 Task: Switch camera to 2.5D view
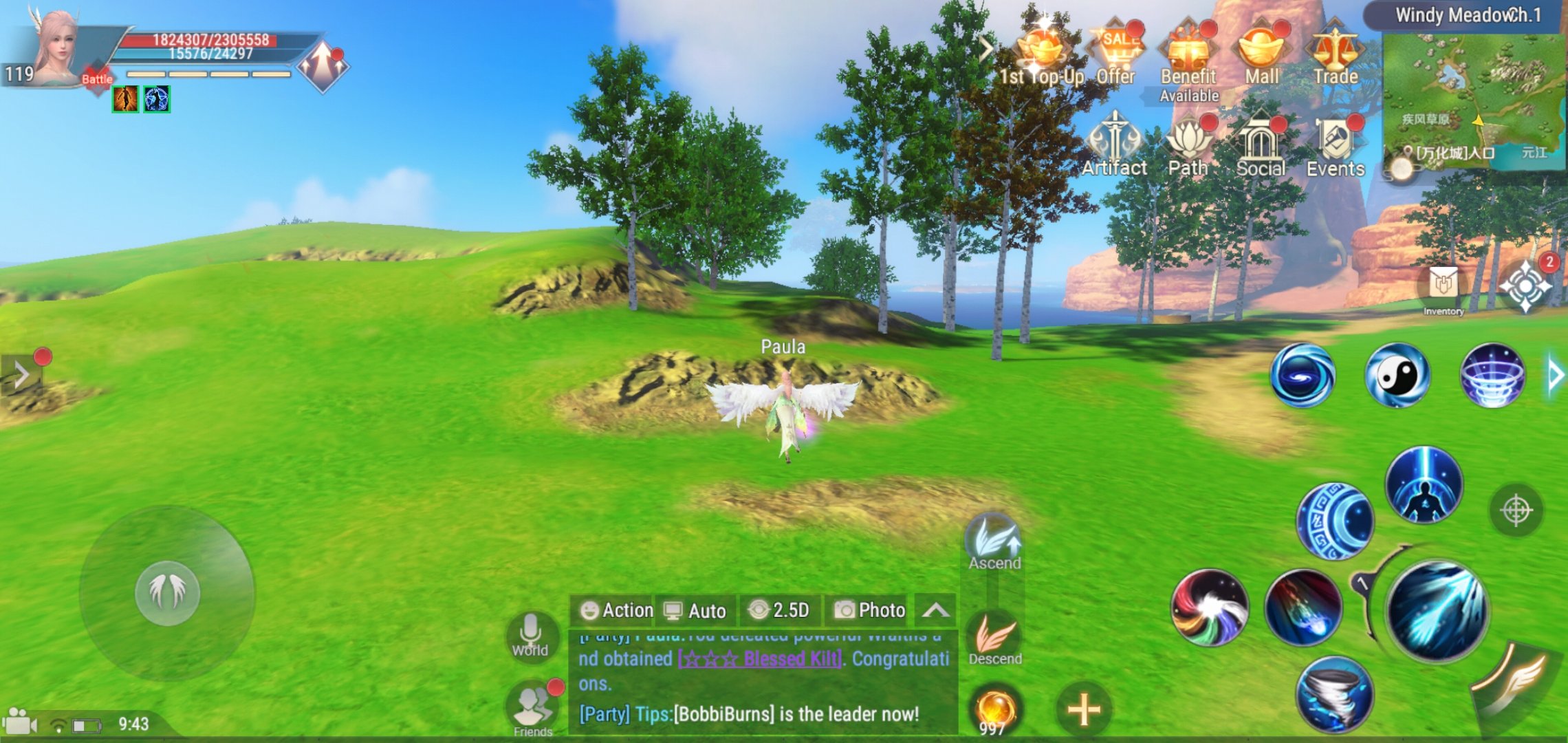pos(779,610)
